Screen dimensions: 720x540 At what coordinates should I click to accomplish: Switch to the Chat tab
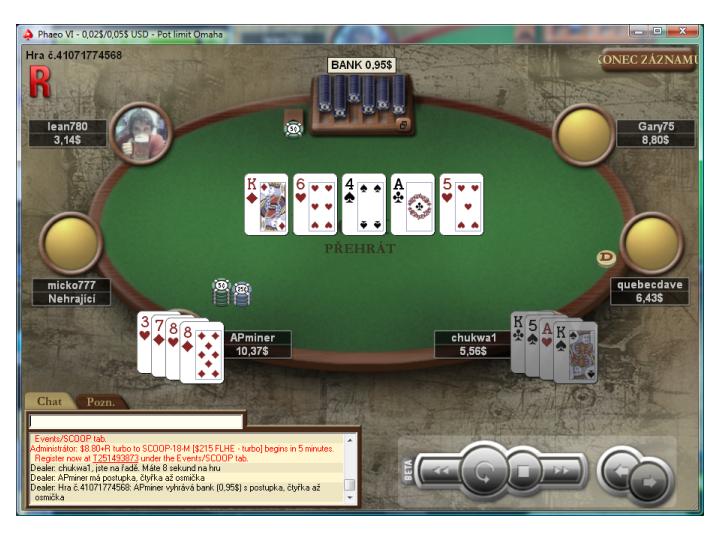(49, 401)
